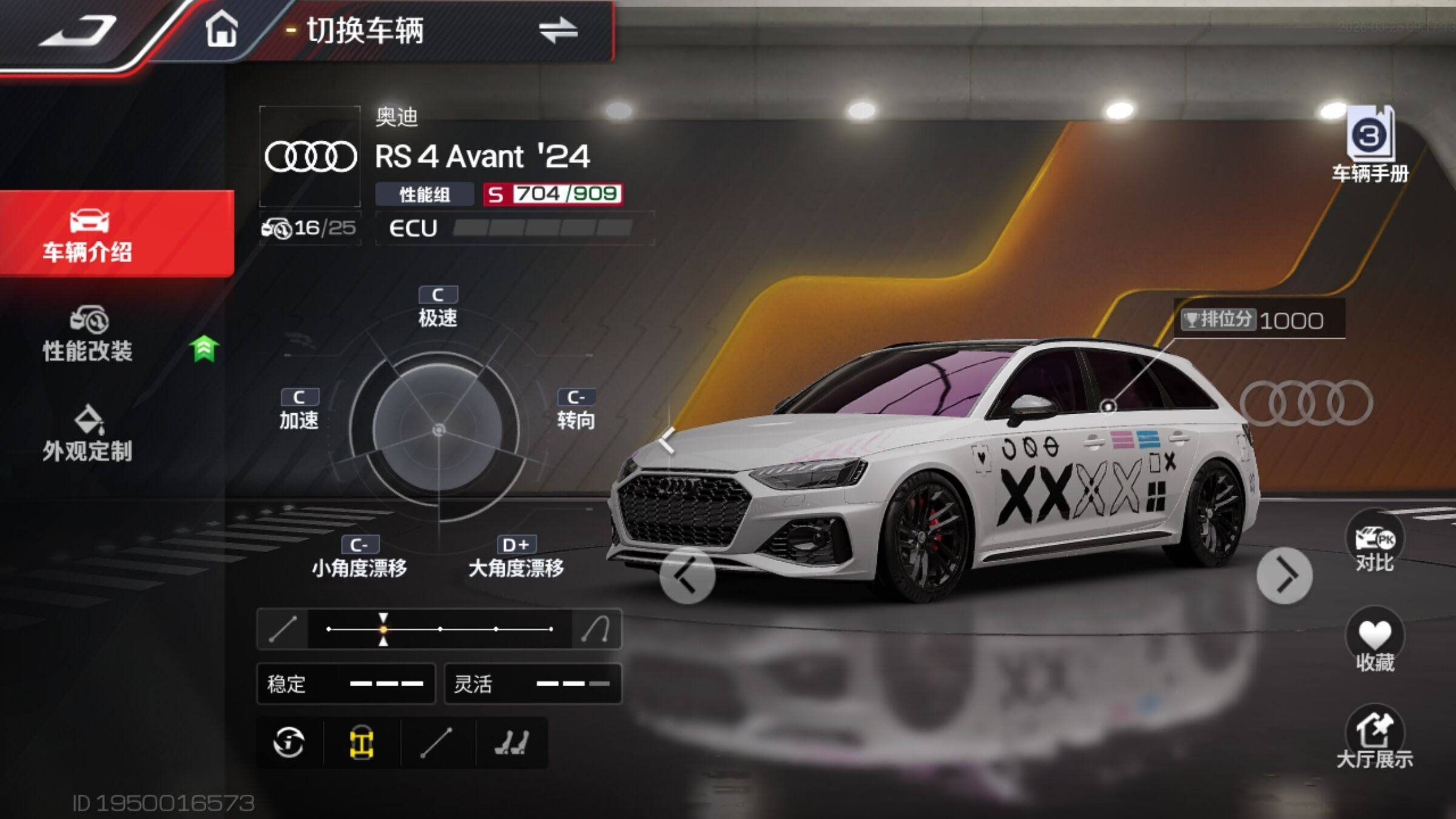
Task: Click the 16/25 tuning progress indicator
Action: point(310,228)
